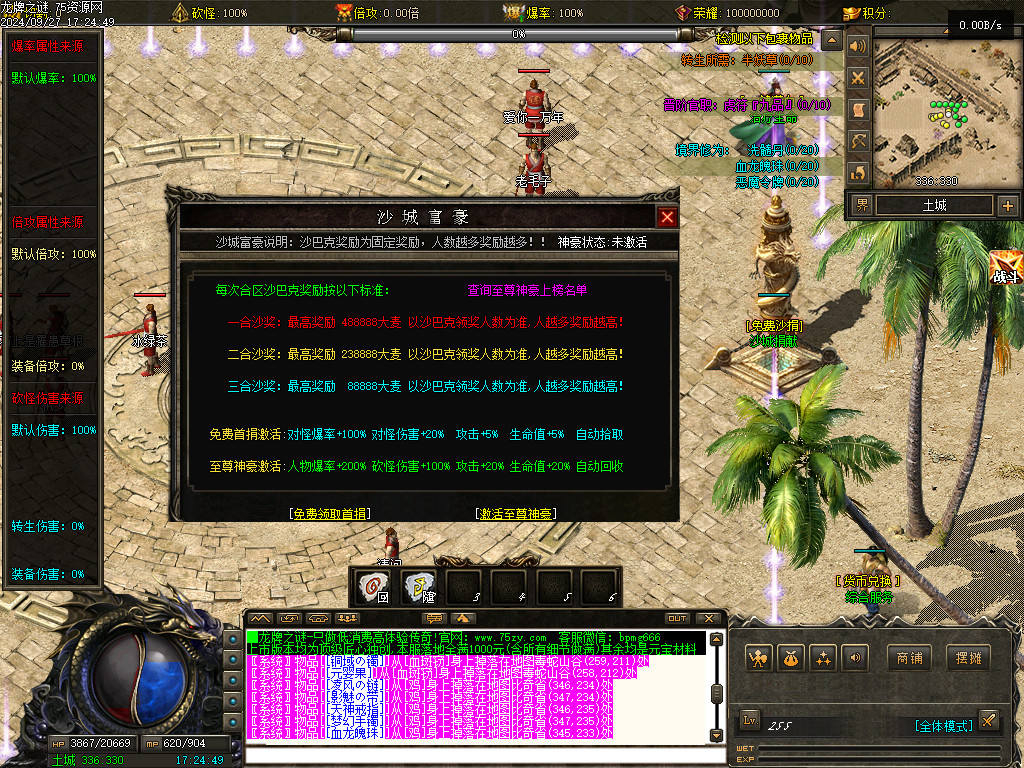This screenshot has width=1024, height=768.
Task: Open the 商铺 shop
Action: tap(909, 658)
